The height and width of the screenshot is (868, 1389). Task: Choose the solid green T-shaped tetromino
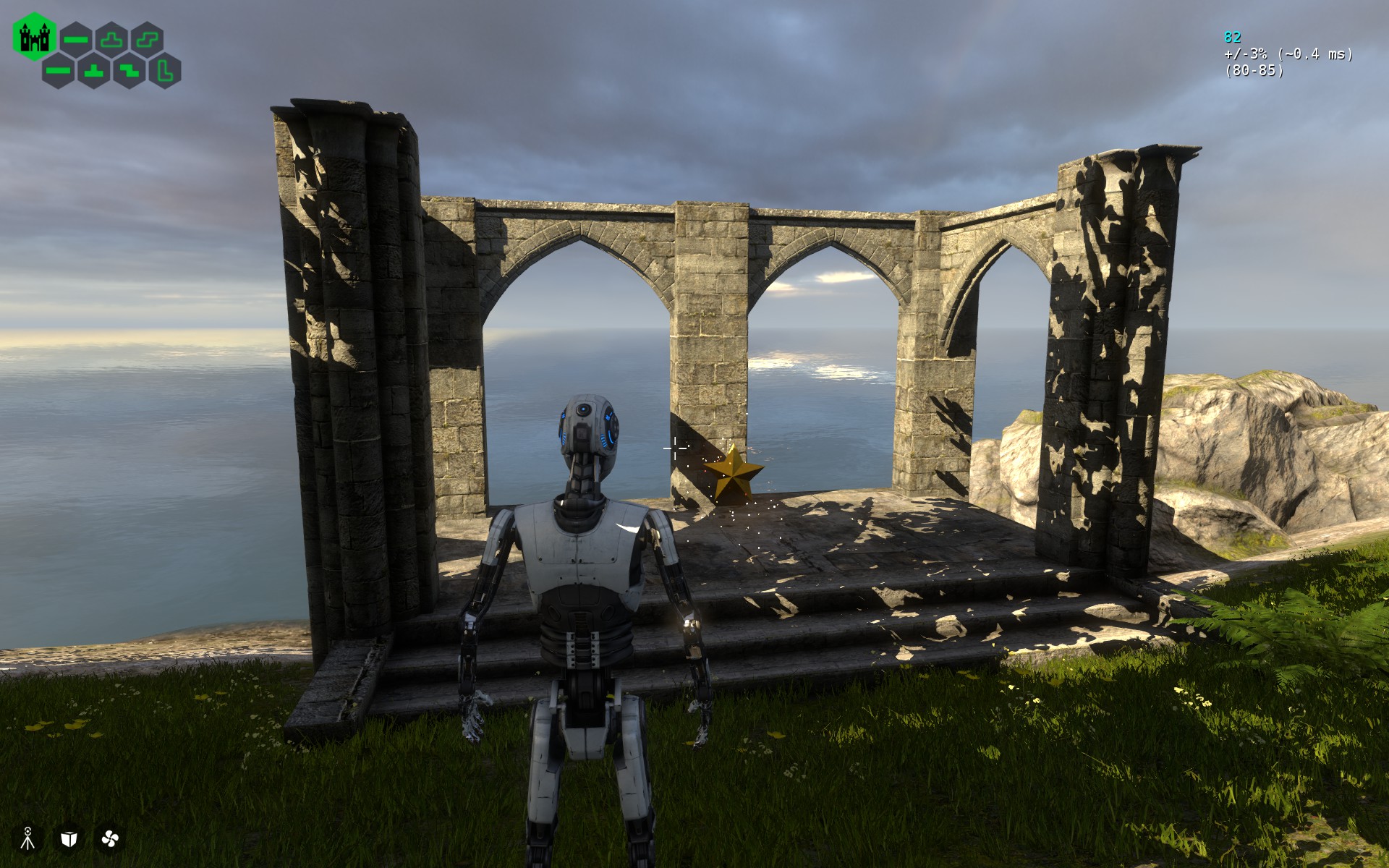click(94, 71)
